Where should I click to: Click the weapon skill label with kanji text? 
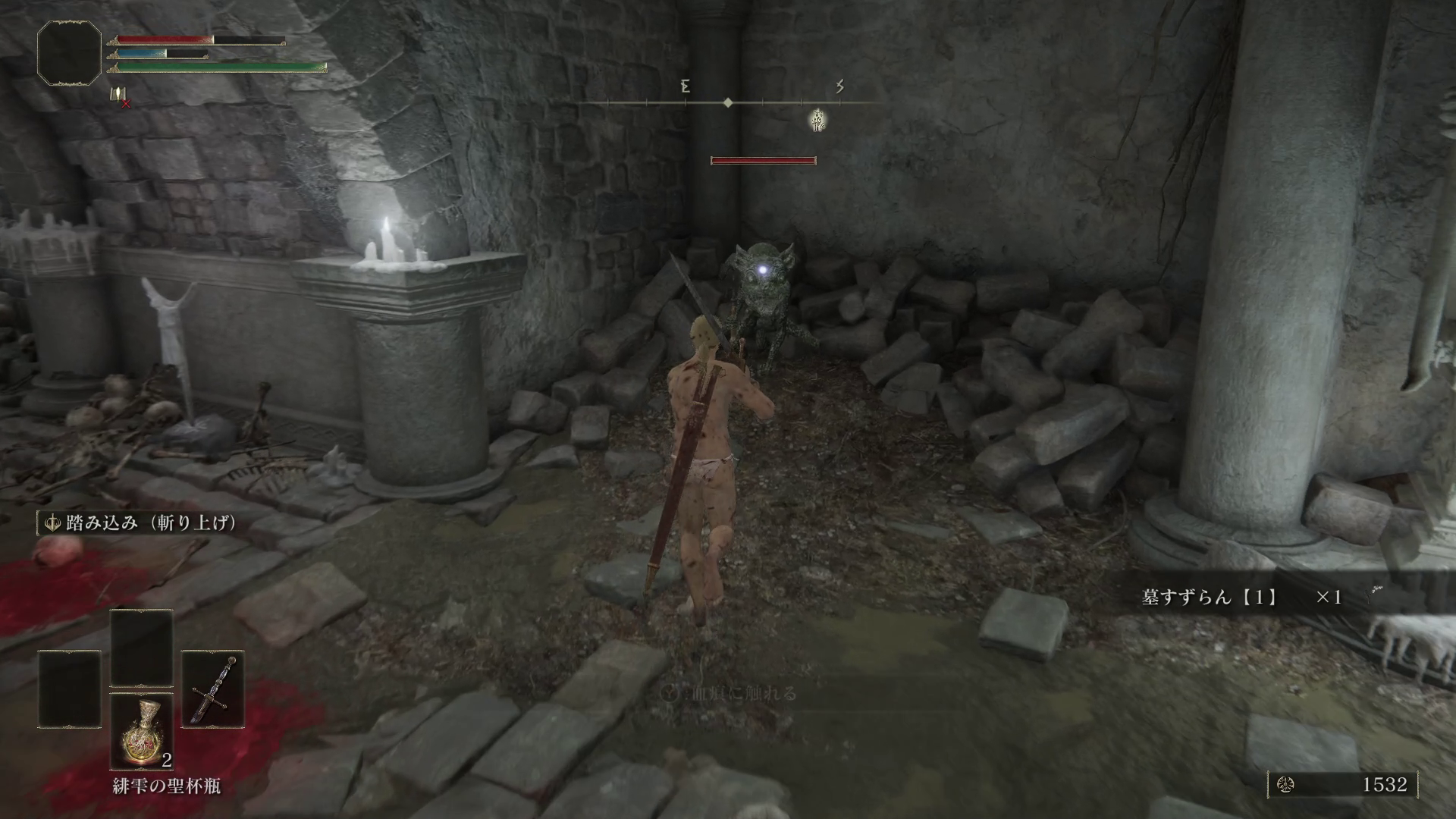[140, 523]
